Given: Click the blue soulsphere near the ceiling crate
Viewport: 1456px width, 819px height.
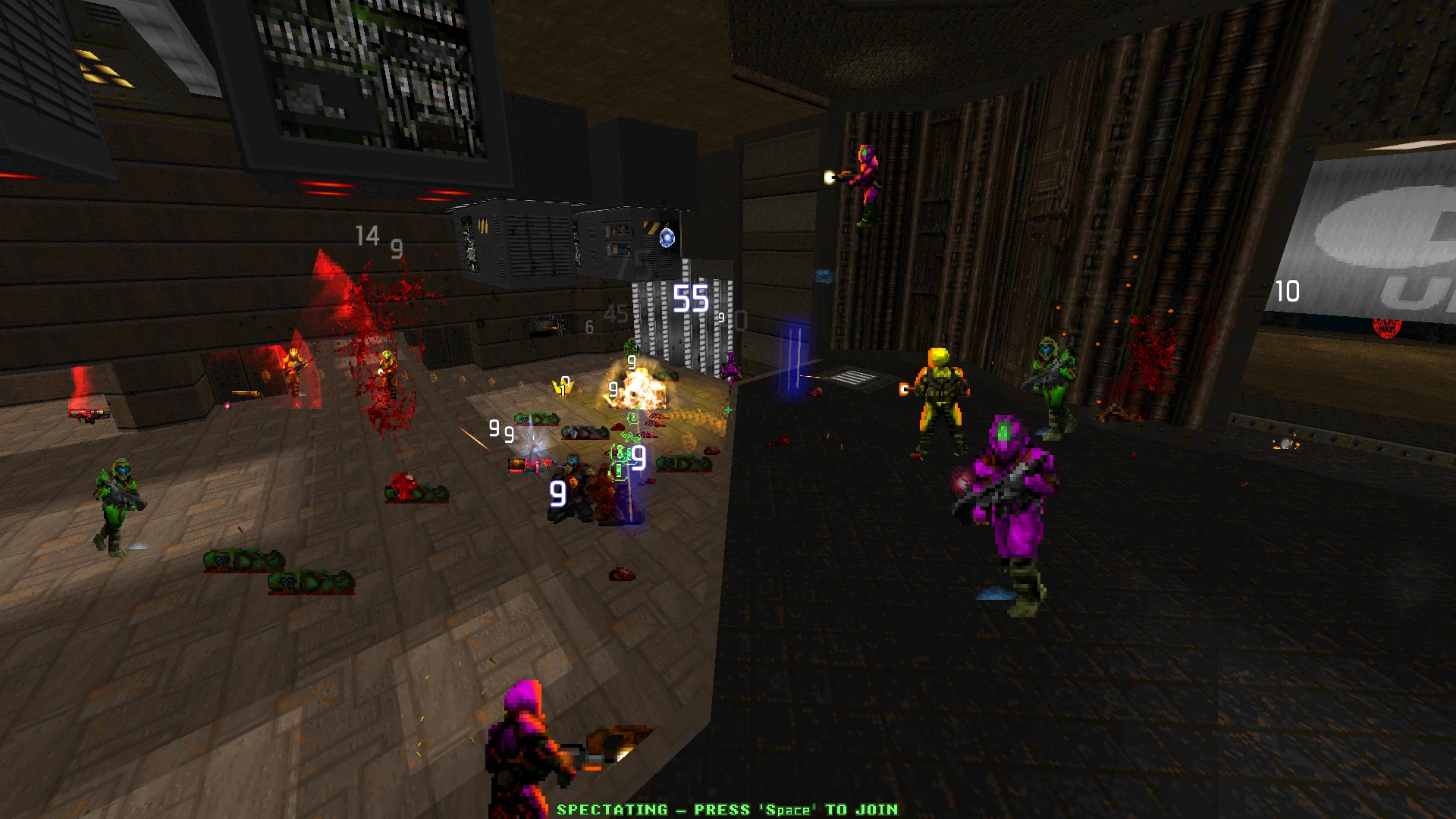Looking at the screenshot, I should click(667, 237).
